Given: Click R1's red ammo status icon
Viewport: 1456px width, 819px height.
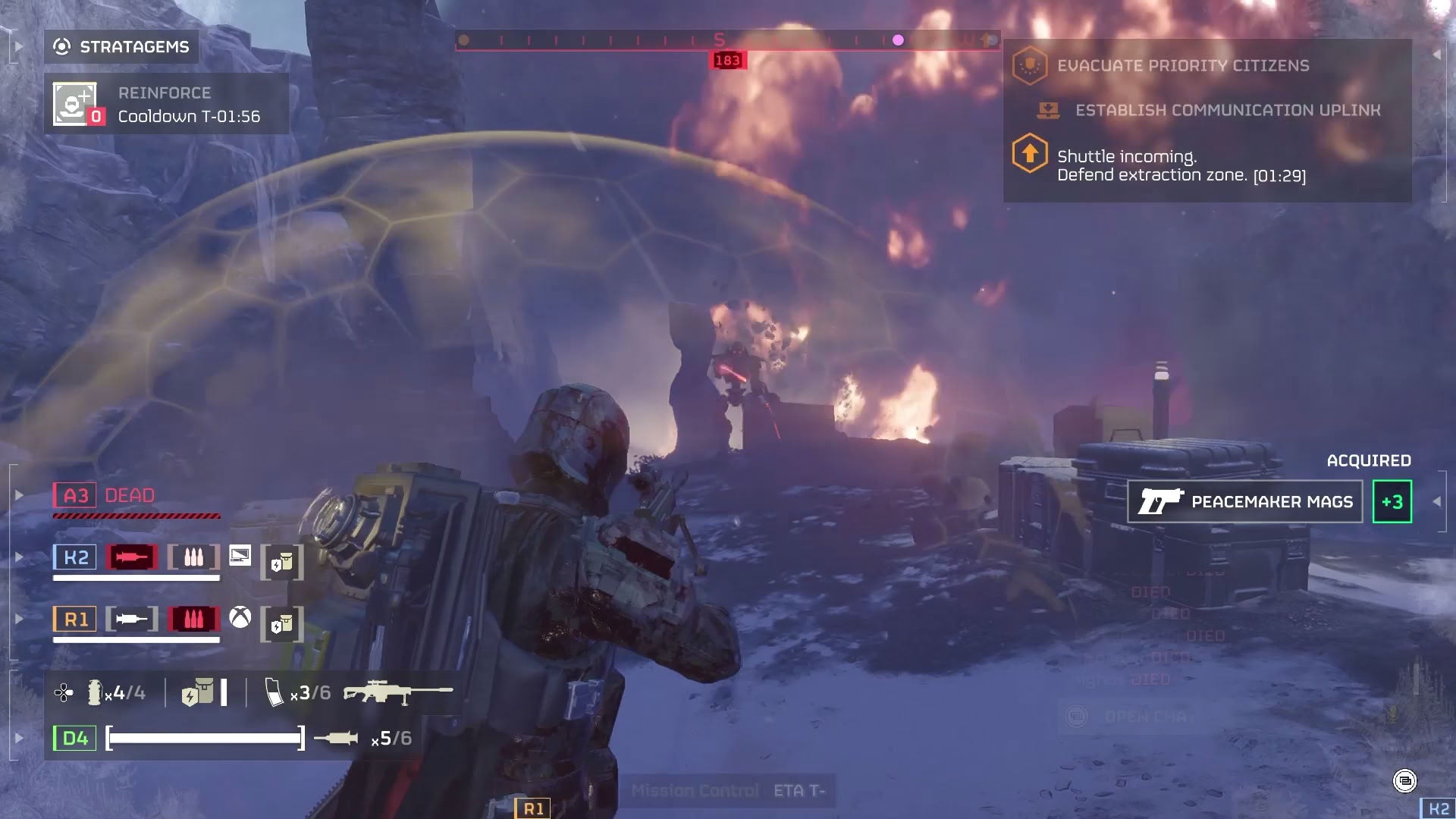Looking at the screenshot, I should click(x=193, y=620).
